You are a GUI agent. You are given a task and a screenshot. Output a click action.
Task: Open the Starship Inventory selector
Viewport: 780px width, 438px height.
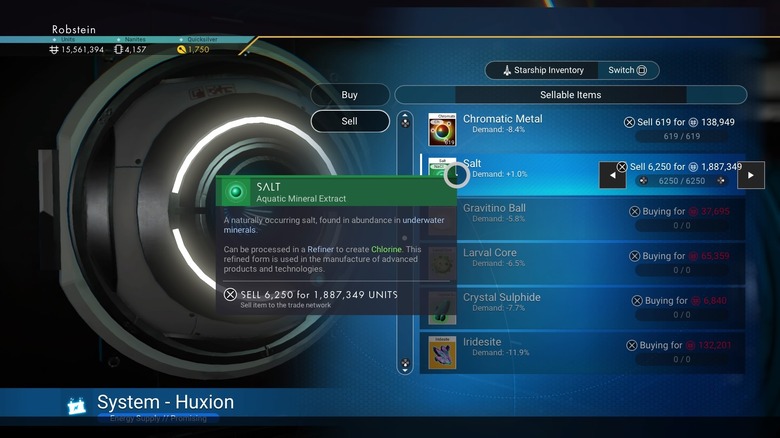(541, 70)
